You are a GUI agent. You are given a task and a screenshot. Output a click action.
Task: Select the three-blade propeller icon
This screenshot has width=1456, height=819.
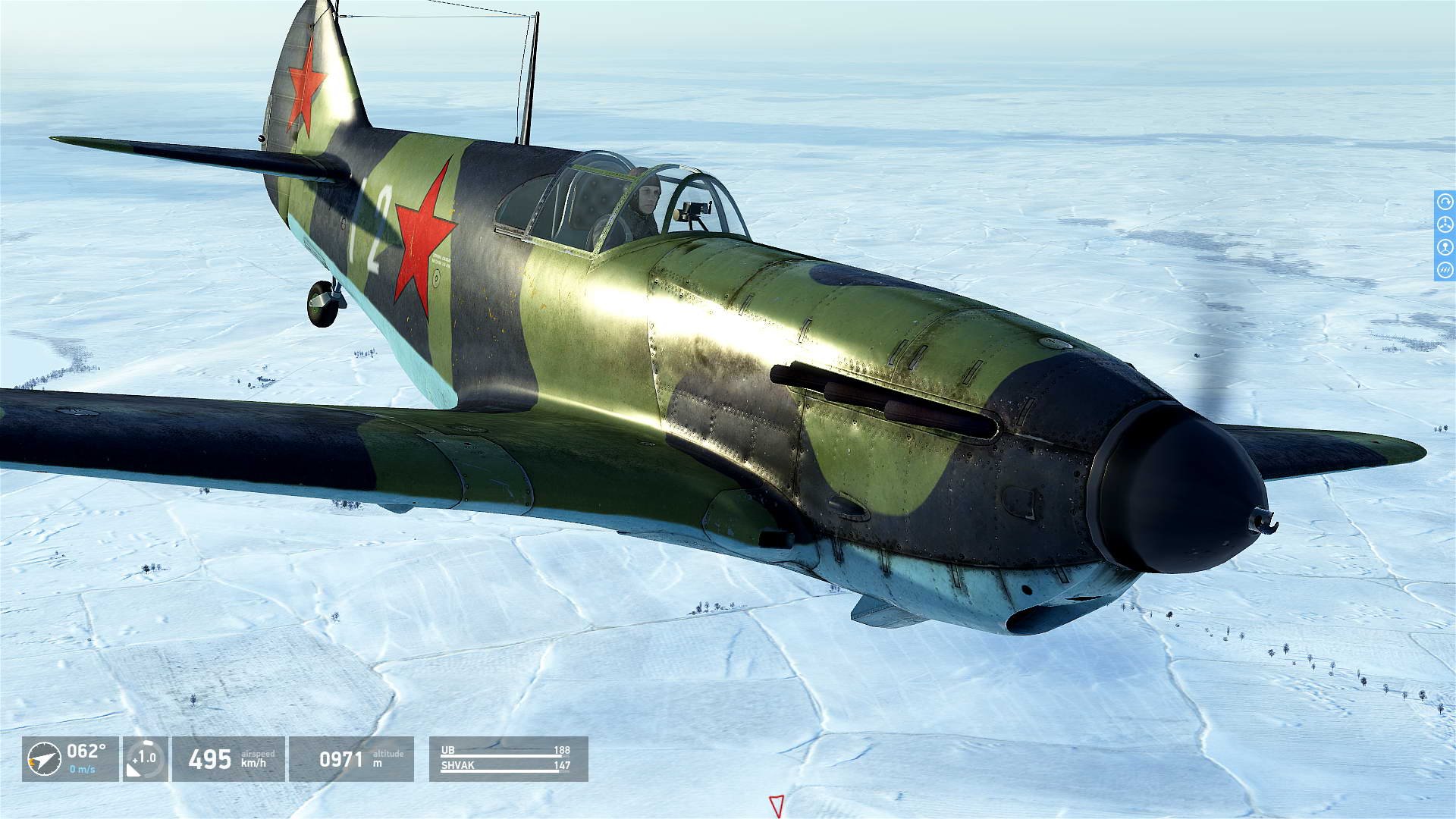(x=1445, y=225)
